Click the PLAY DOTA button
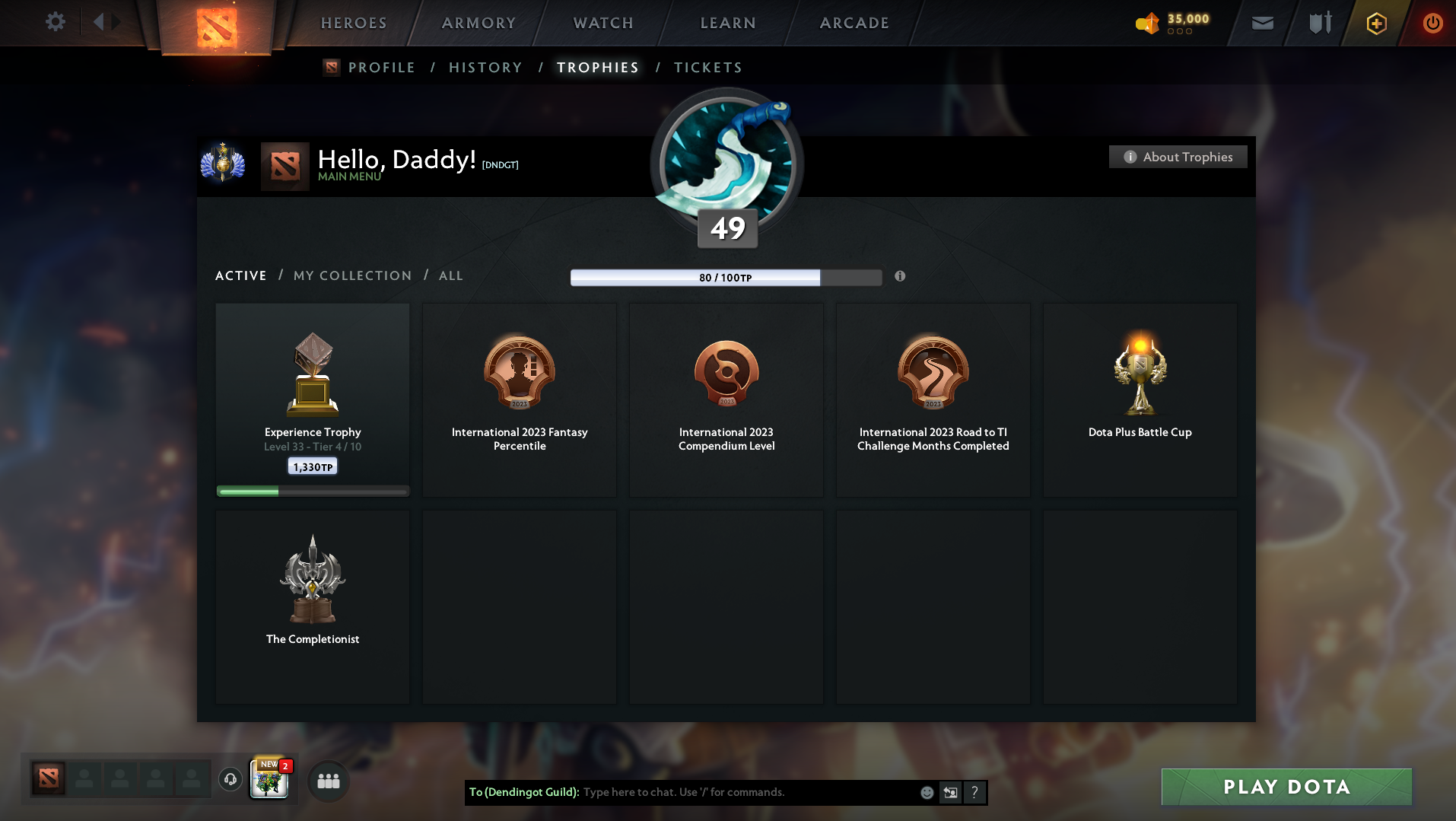 tap(1285, 786)
